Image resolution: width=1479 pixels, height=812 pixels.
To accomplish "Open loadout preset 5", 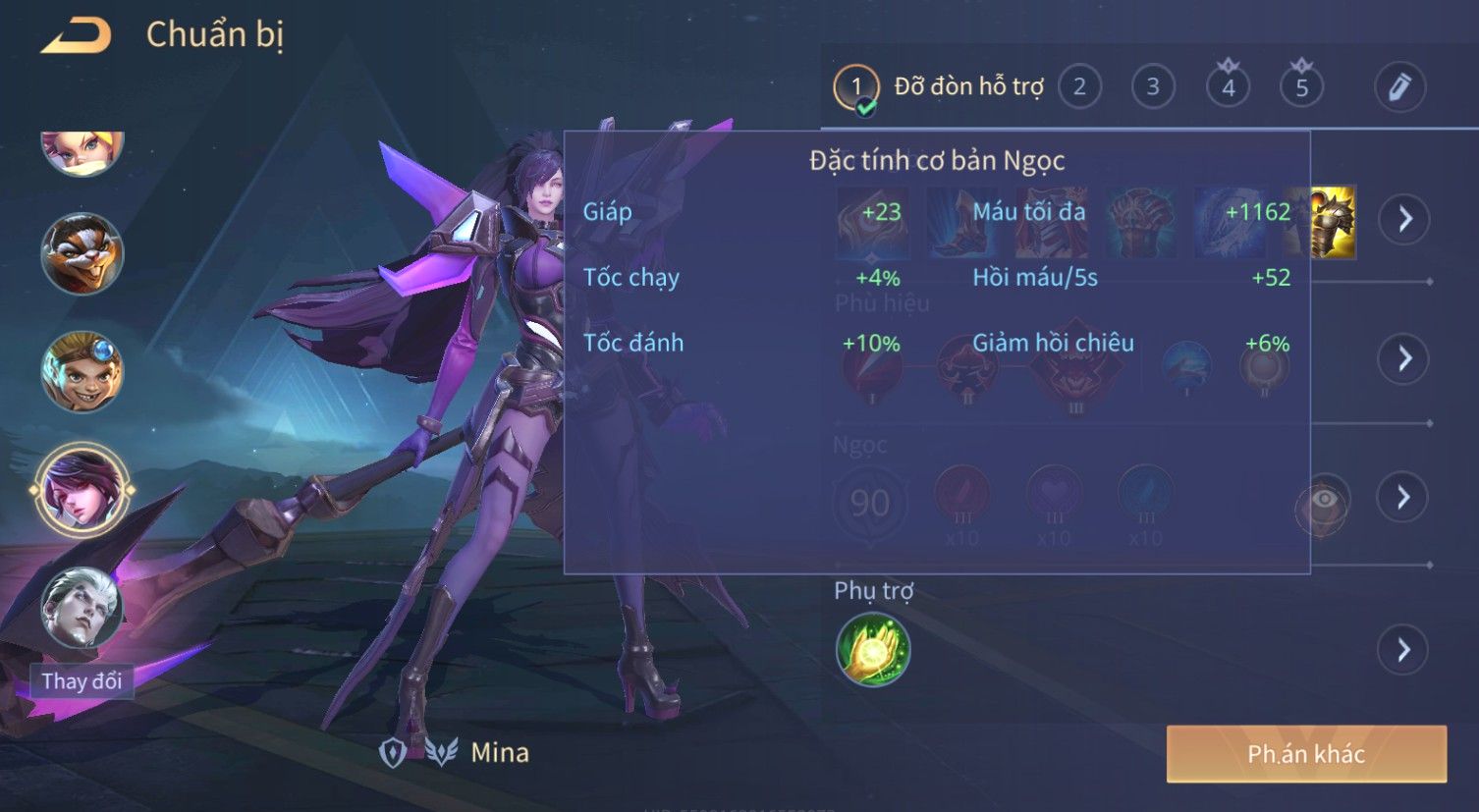I will tap(1301, 87).
